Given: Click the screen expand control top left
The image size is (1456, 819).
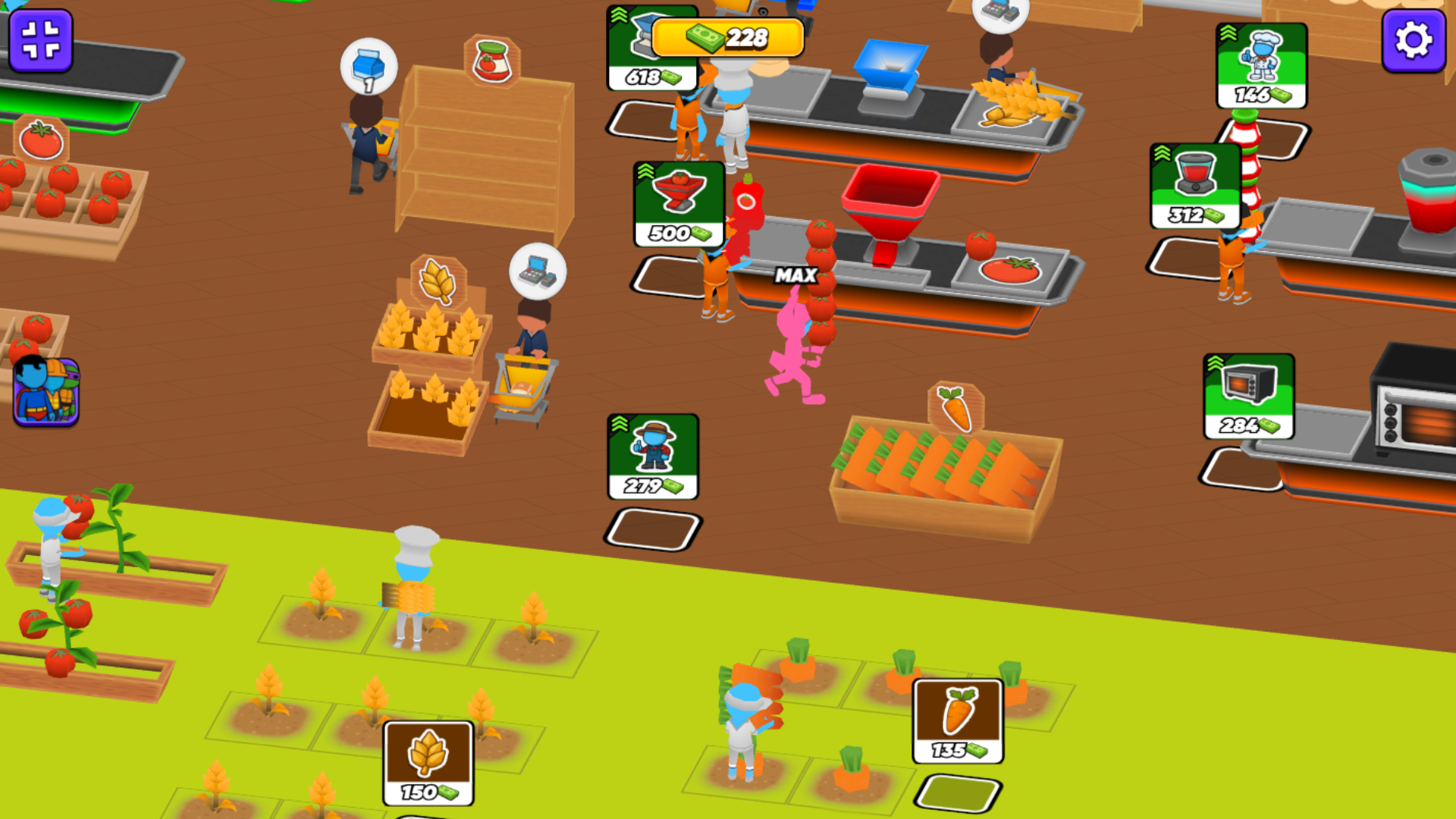Looking at the screenshot, I should [39, 40].
